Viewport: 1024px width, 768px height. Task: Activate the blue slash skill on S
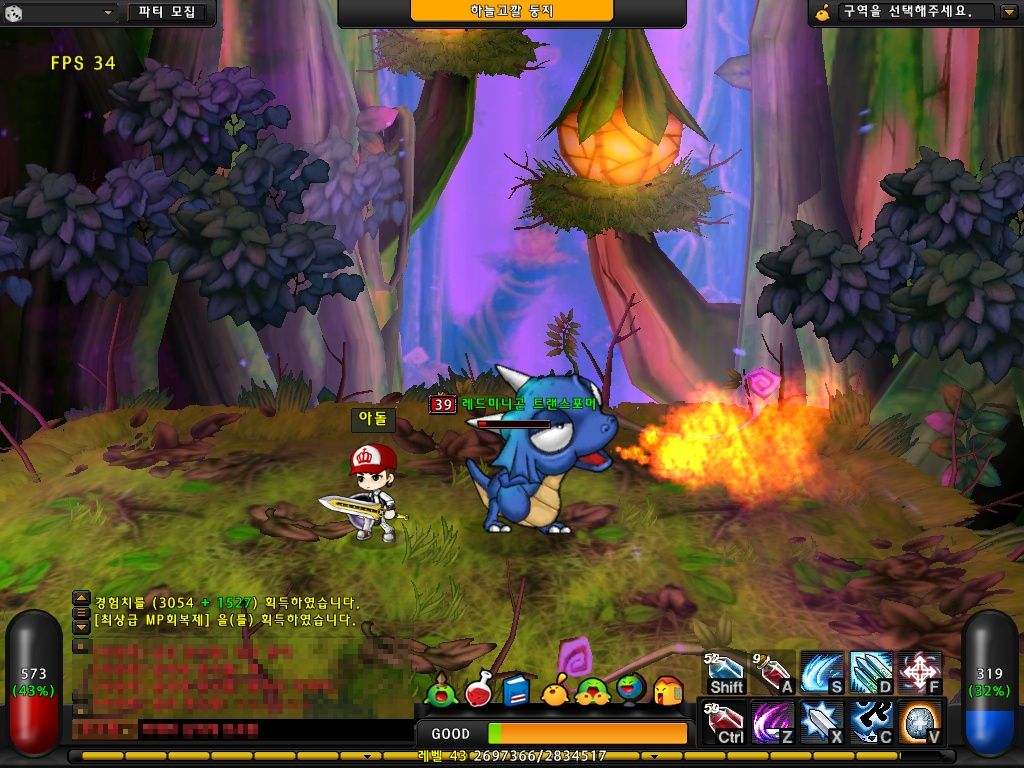[822, 672]
